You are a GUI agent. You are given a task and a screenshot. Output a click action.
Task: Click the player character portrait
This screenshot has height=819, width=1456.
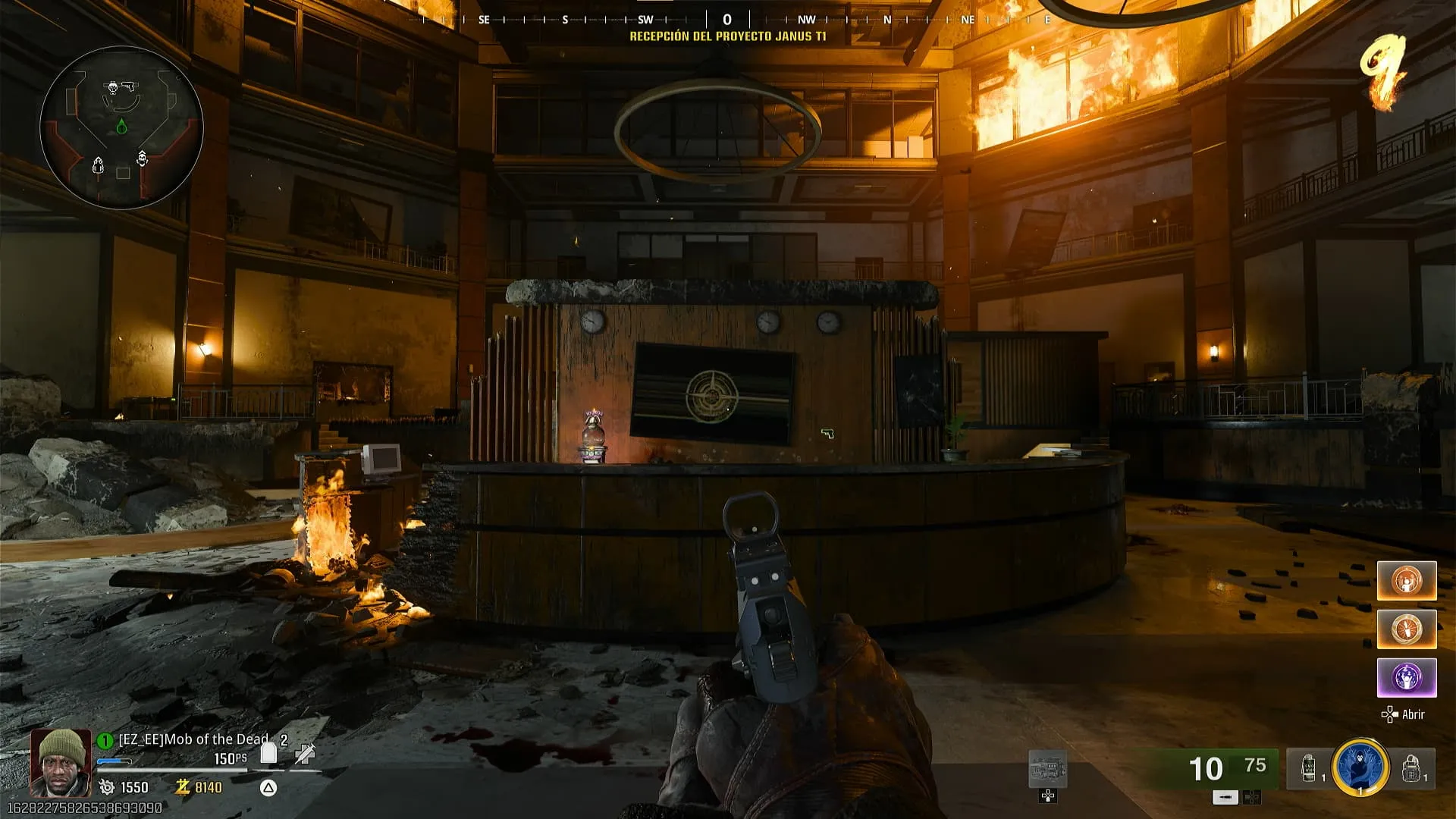[x=60, y=762]
